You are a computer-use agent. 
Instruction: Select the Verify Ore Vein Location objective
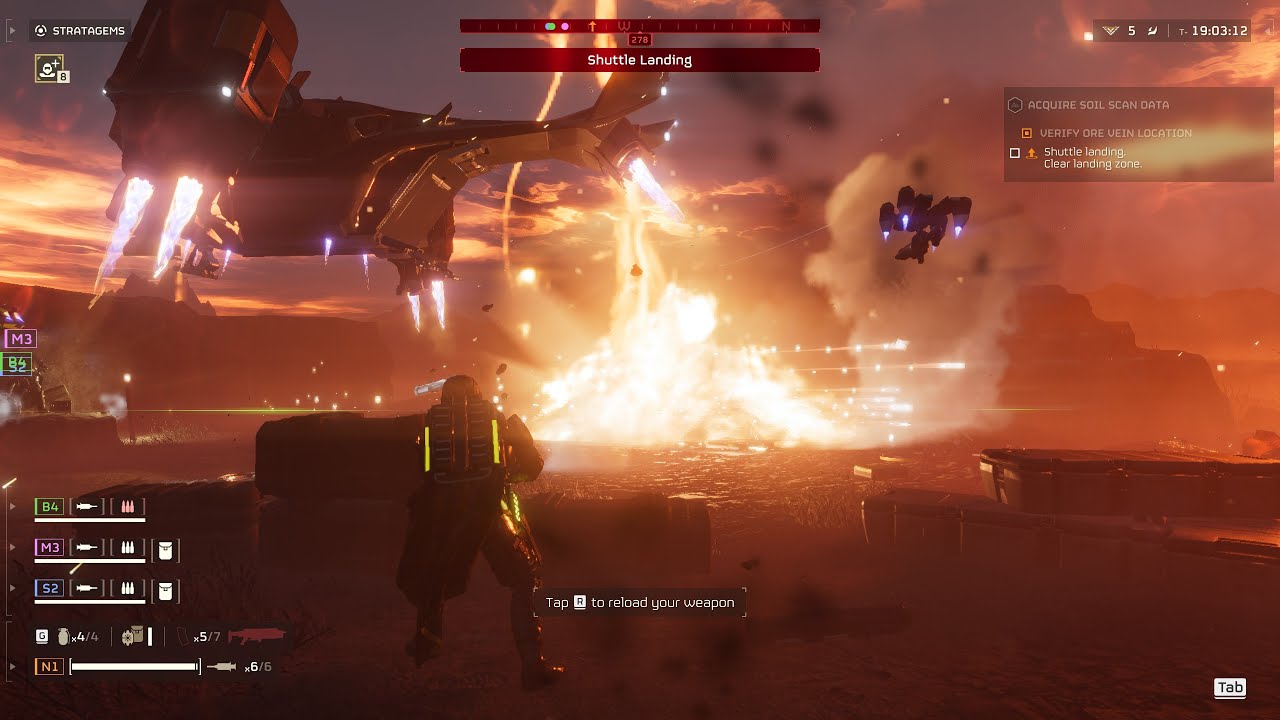click(1115, 133)
